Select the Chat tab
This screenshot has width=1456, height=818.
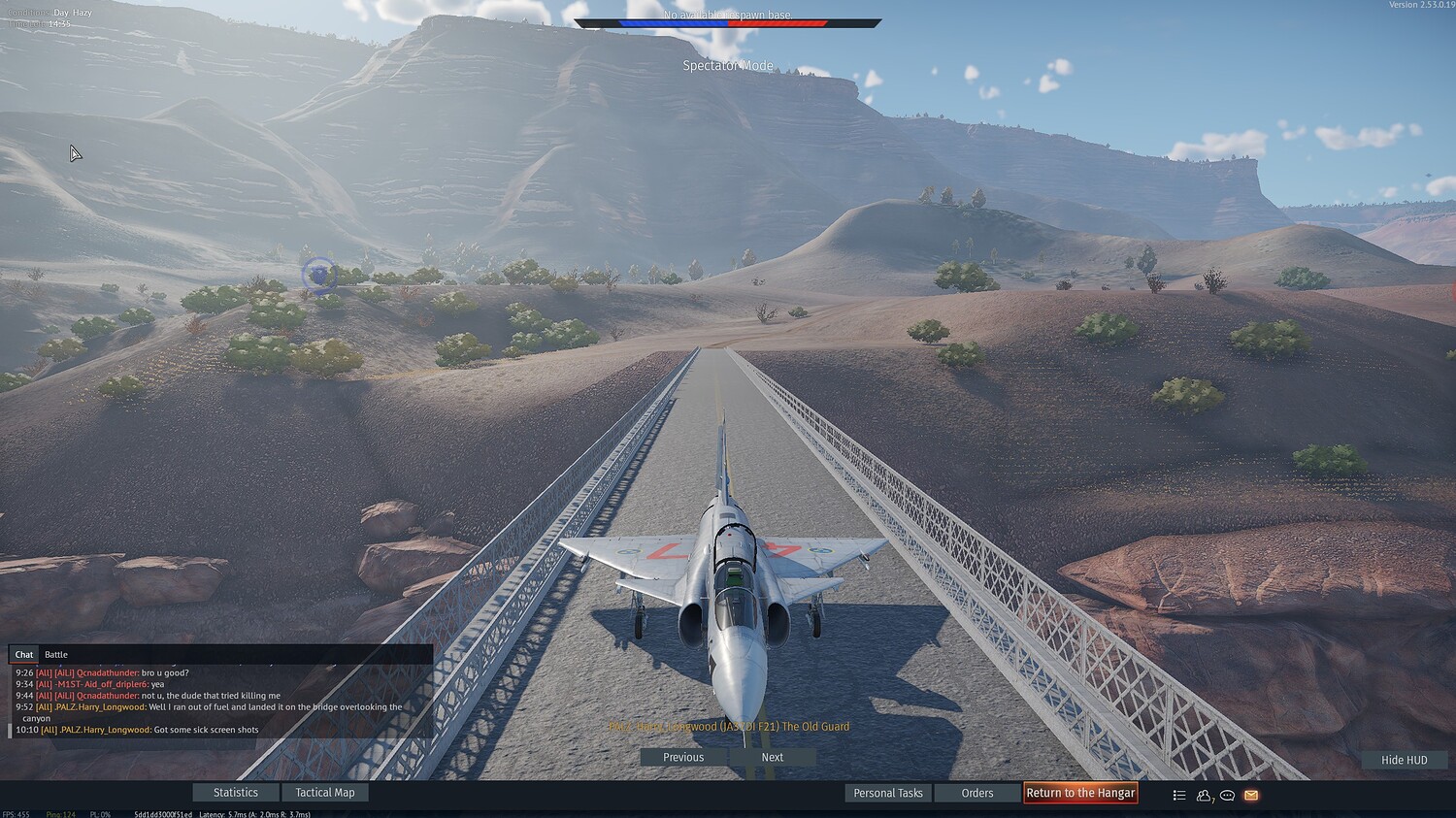coord(24,655)
